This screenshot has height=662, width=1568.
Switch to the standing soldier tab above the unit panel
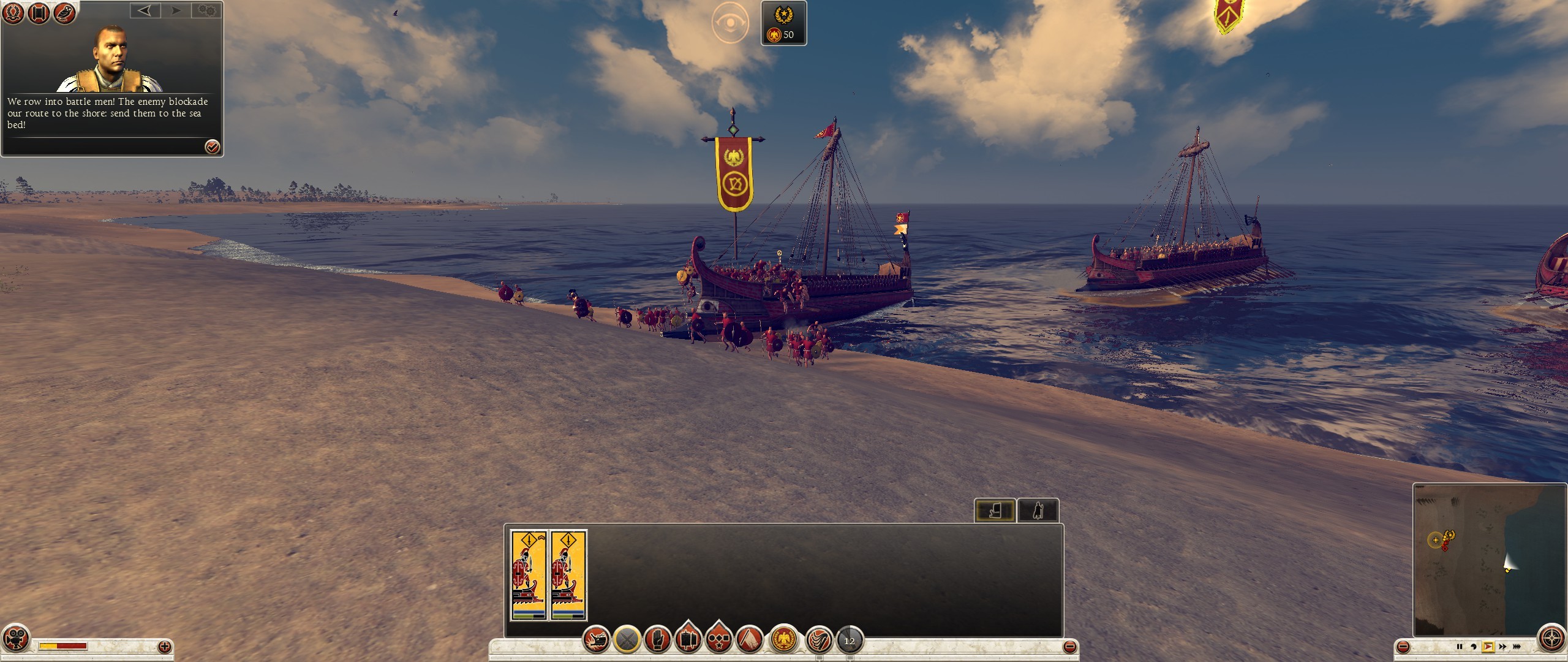pos(1038,511)
